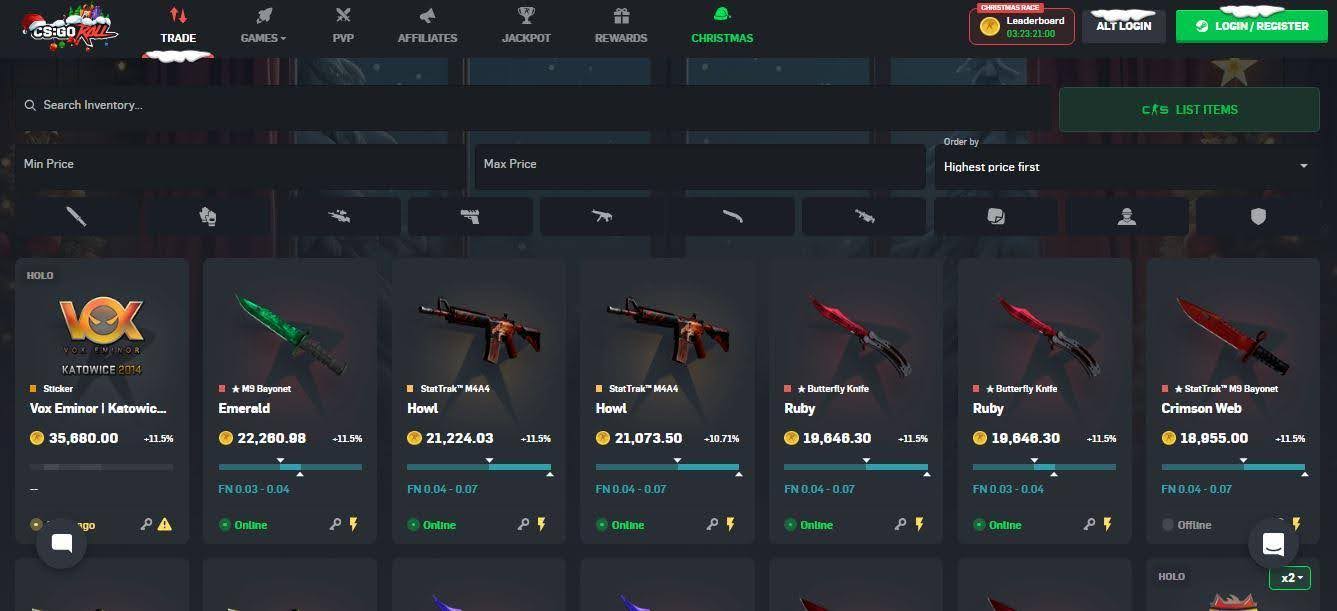Filter by the knife category icon

(76, 216)
